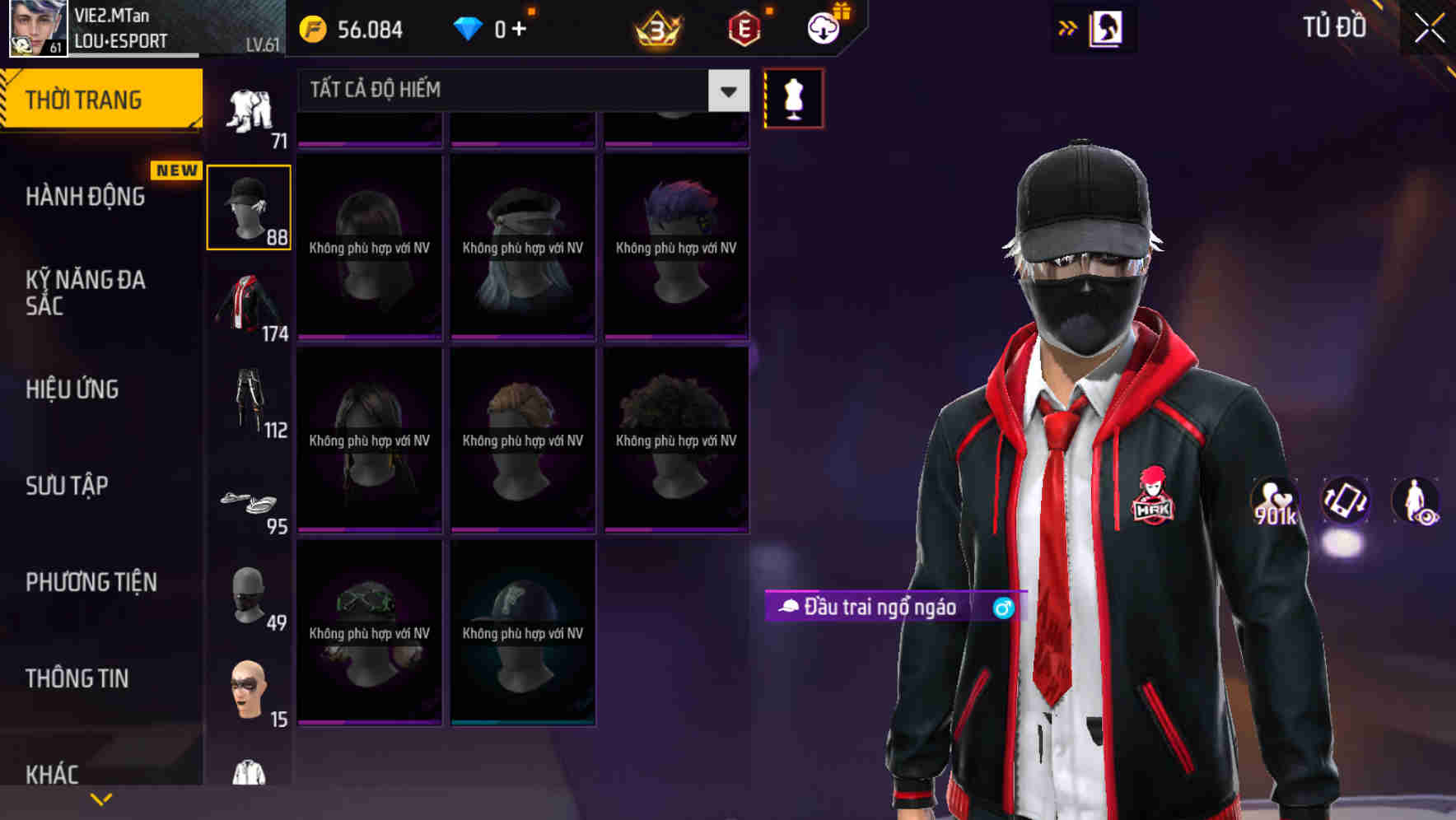Open the SƯU TẬP menu item
This screenshot has height=820, width=1456.
point(67,486)
